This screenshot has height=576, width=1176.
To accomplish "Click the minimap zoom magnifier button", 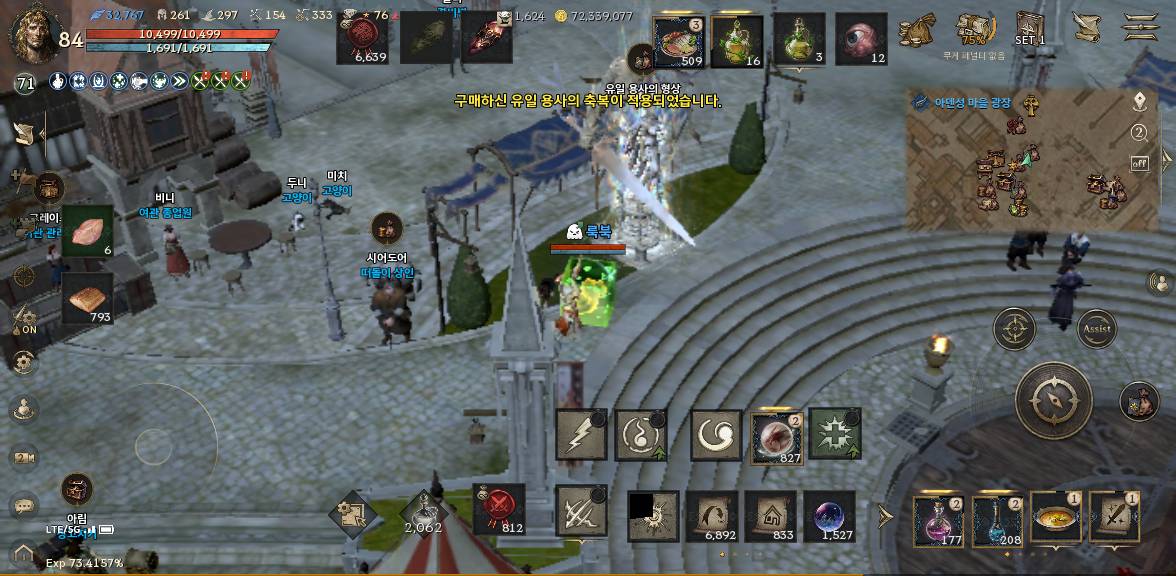I will (x=1139, y=132).
